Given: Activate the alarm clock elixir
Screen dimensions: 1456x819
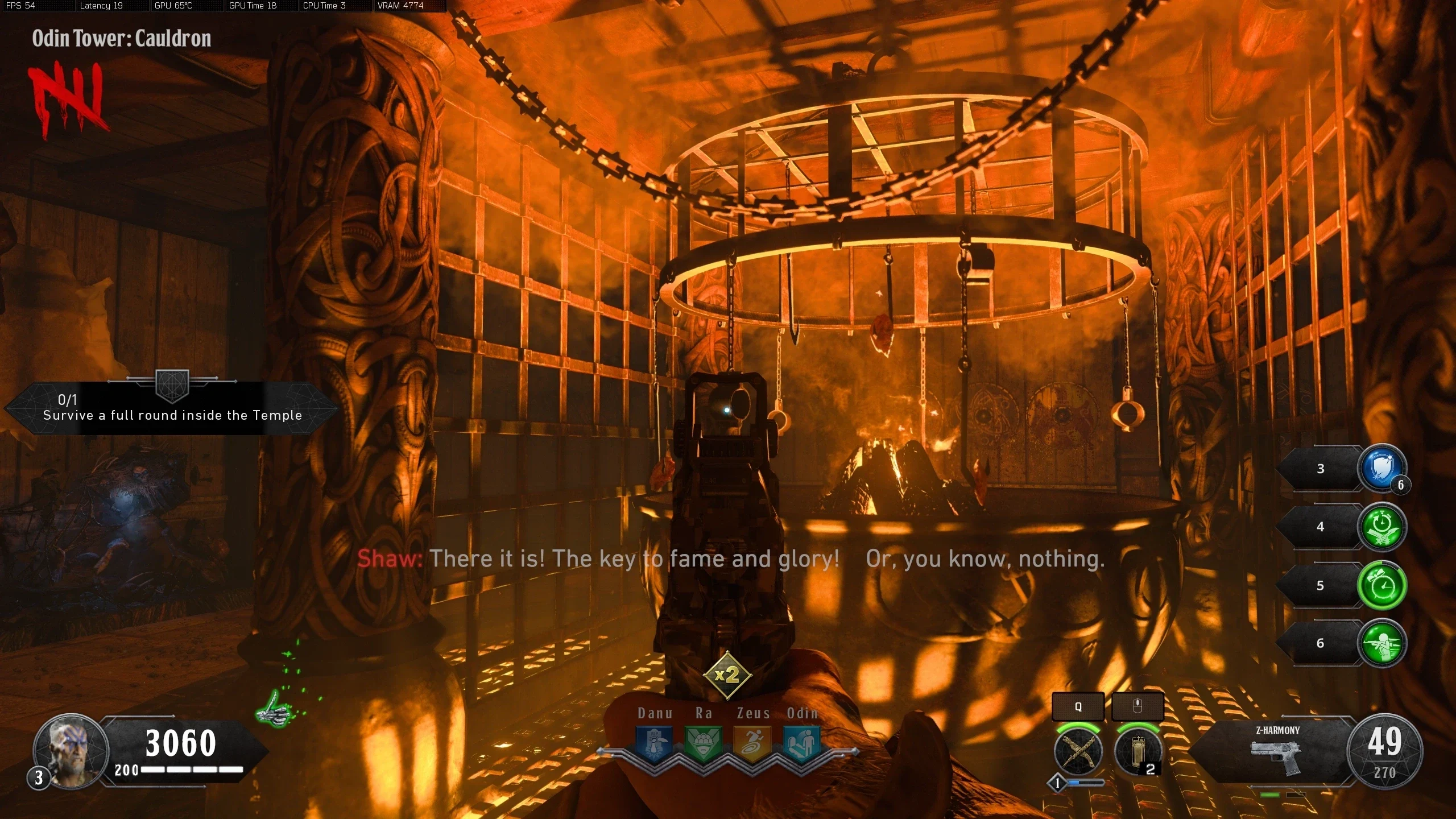Looking at the screenshot, I should click(x=1382, y=585).
